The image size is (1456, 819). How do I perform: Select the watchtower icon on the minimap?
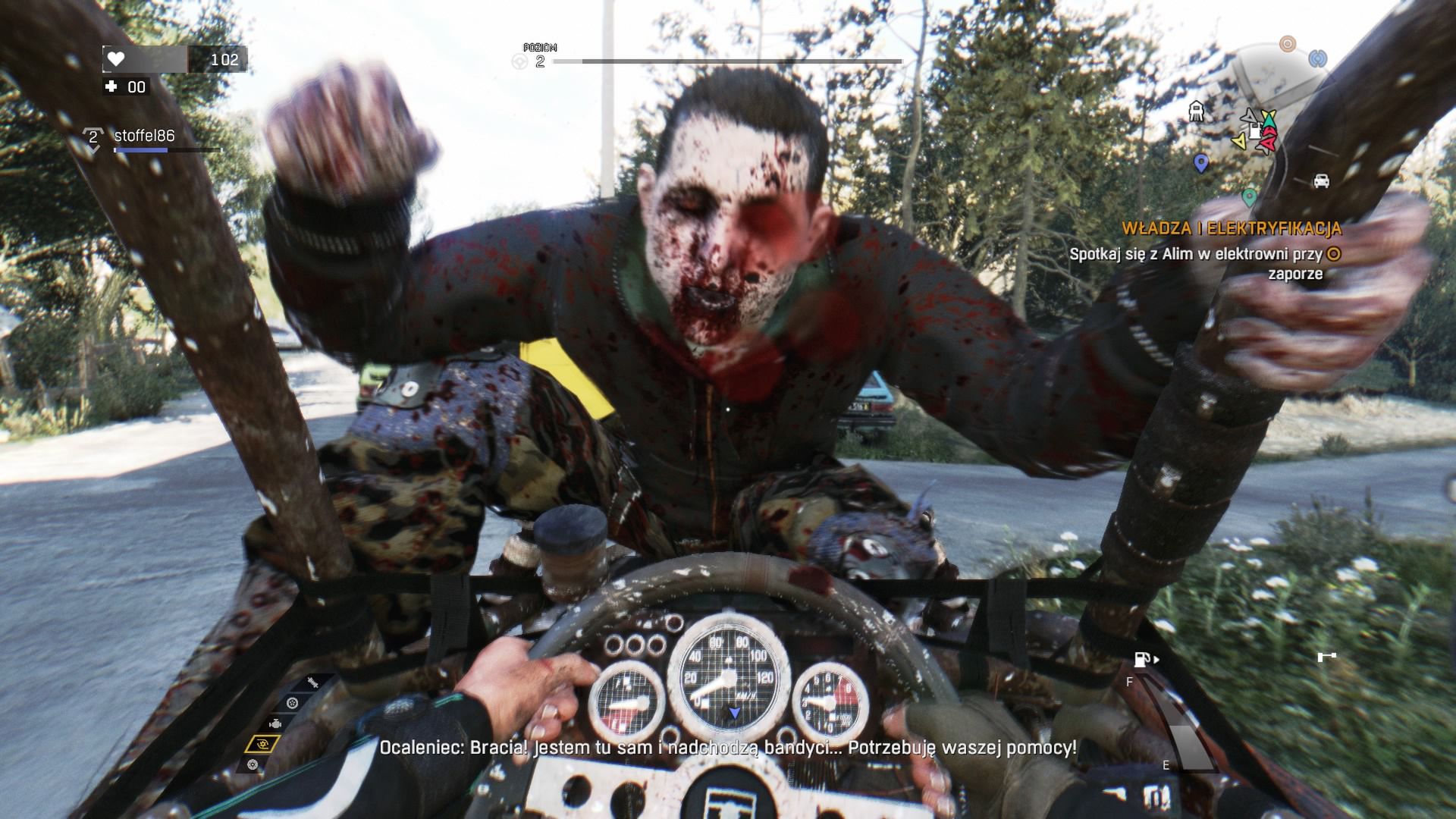[x=1197, y=112]
